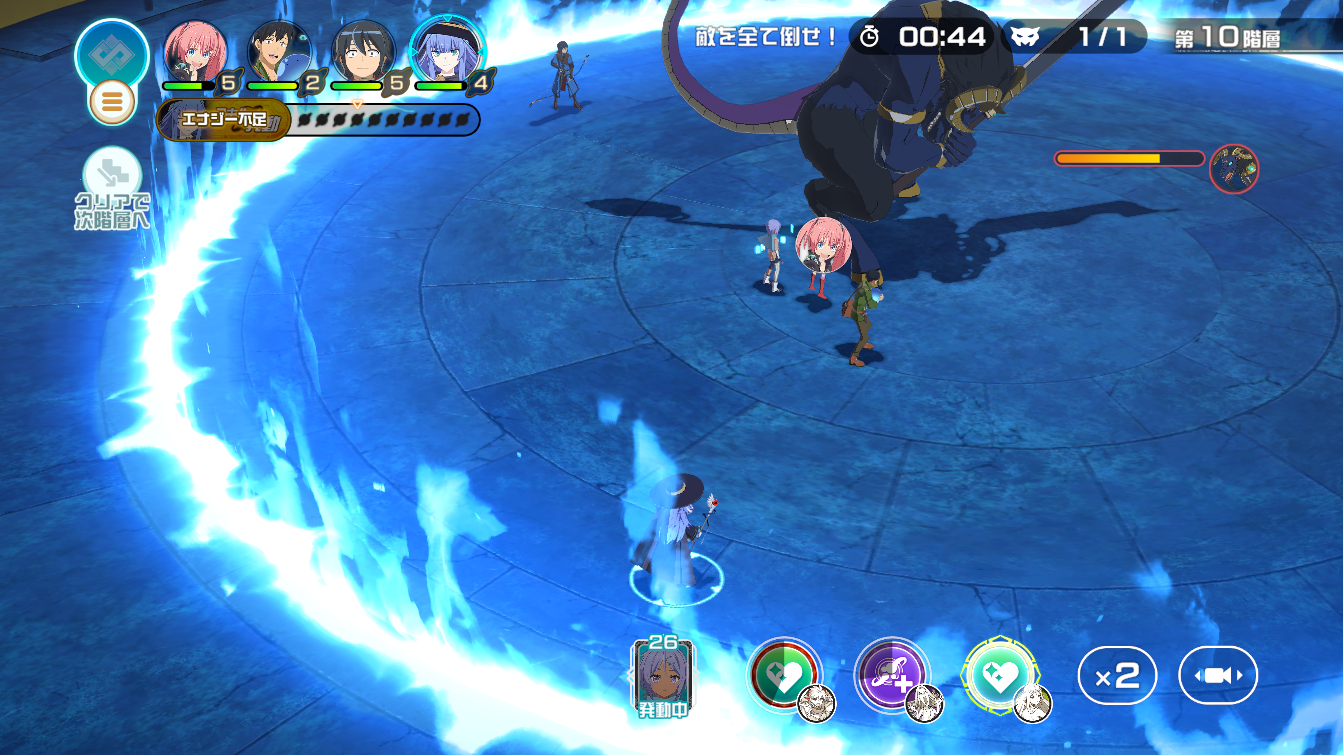
Task: Target the enemy boss portrait icon
Action: [x=1233, y=168]
